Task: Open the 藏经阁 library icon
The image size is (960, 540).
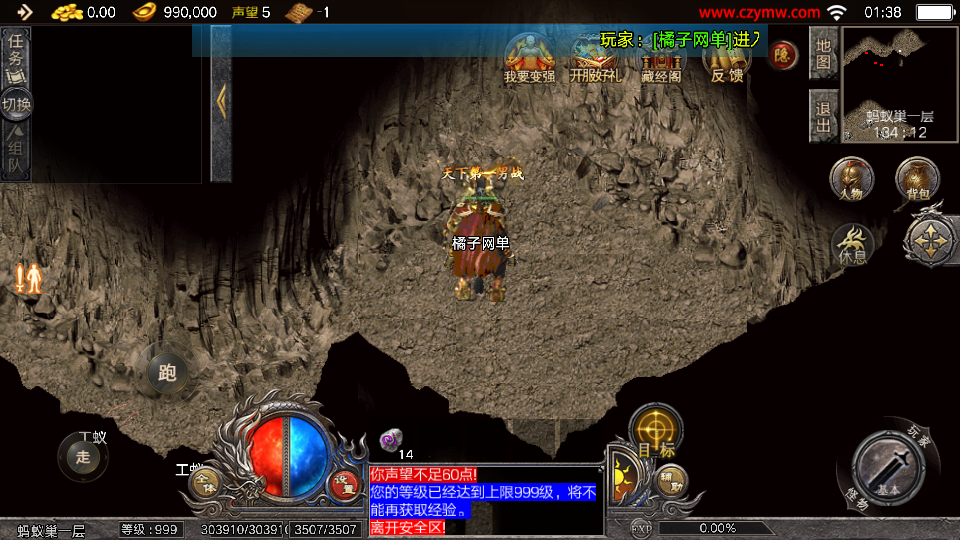Action: [x=661, y=58]
